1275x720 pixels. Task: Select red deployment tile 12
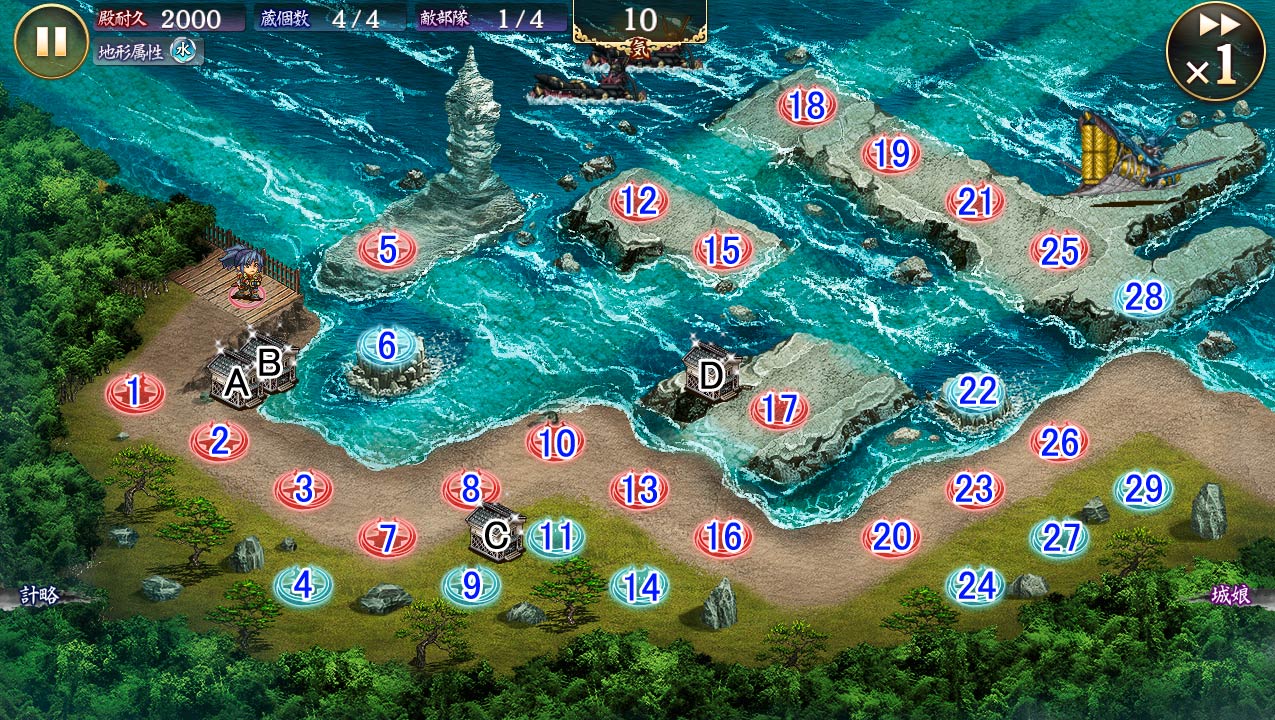(639, 202)
